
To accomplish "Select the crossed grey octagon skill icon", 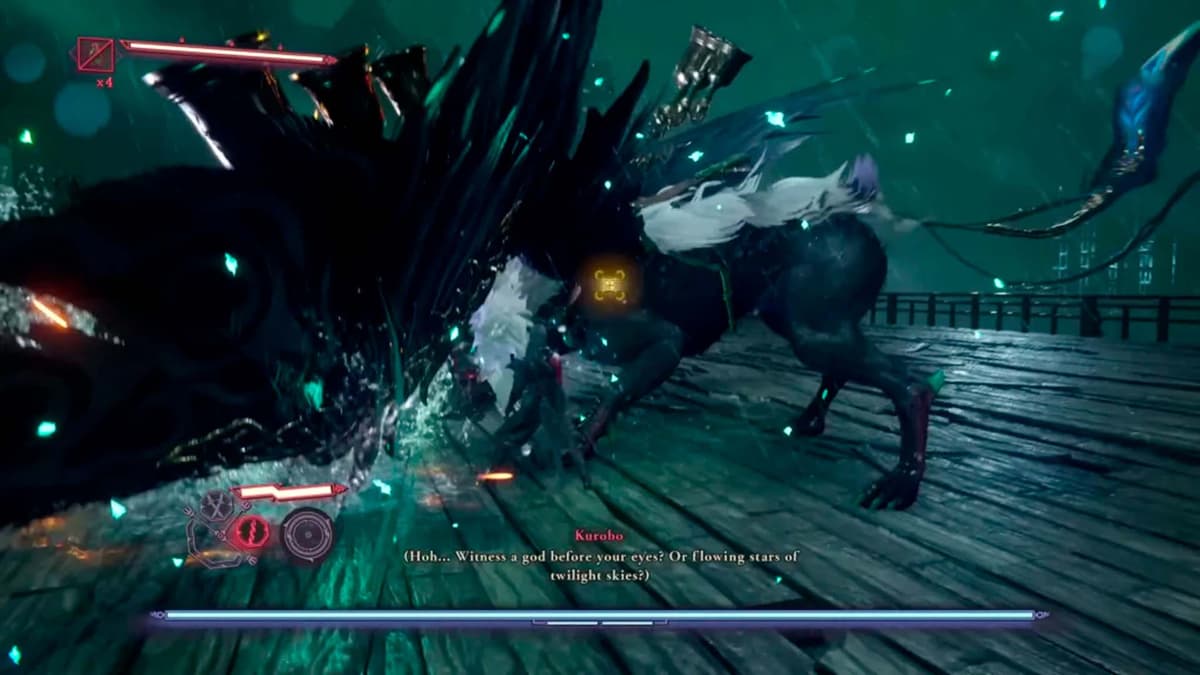I will point(213,506).
